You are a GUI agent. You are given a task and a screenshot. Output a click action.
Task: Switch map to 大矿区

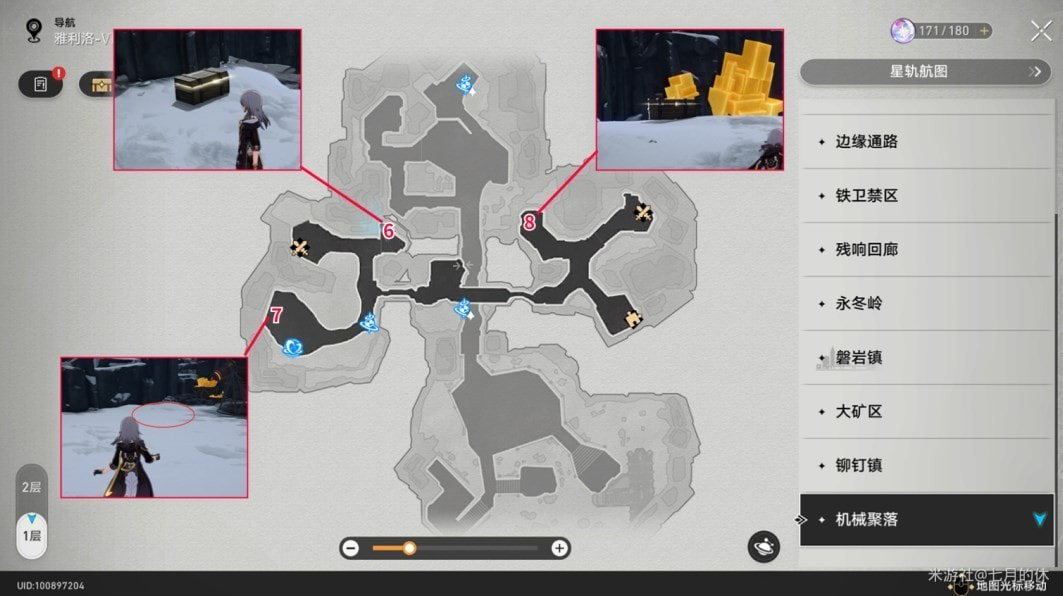pyautogui.click(x=926, y=412)
